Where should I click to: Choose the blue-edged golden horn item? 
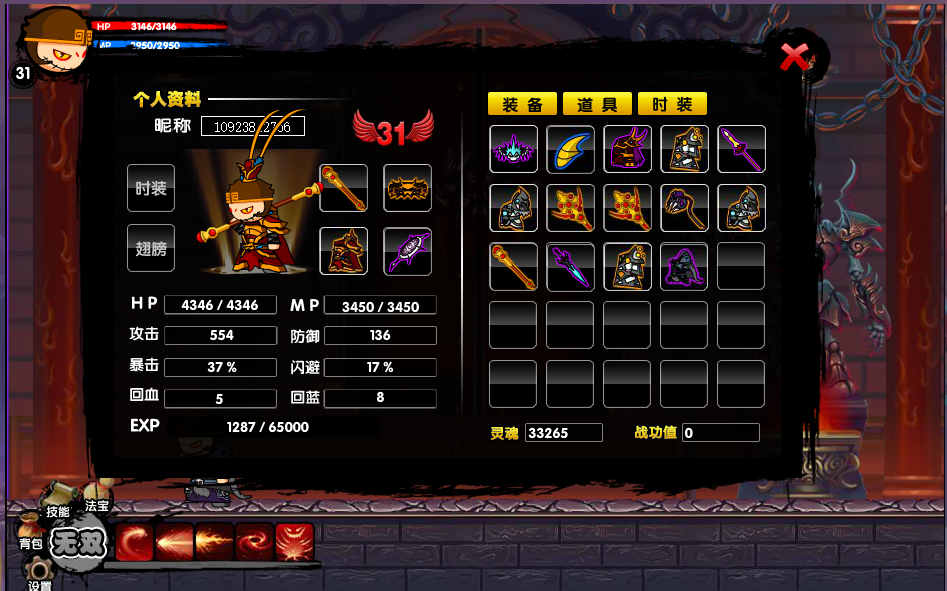tap(571, 149)
